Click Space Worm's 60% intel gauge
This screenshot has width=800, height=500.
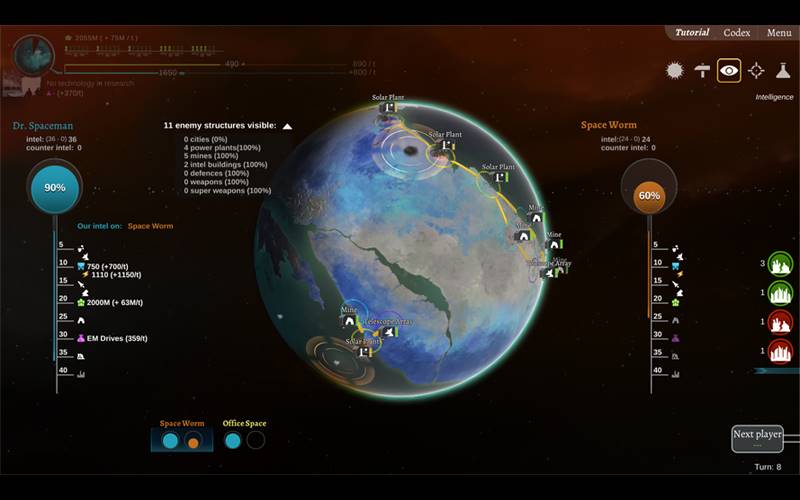coord(649,195)
